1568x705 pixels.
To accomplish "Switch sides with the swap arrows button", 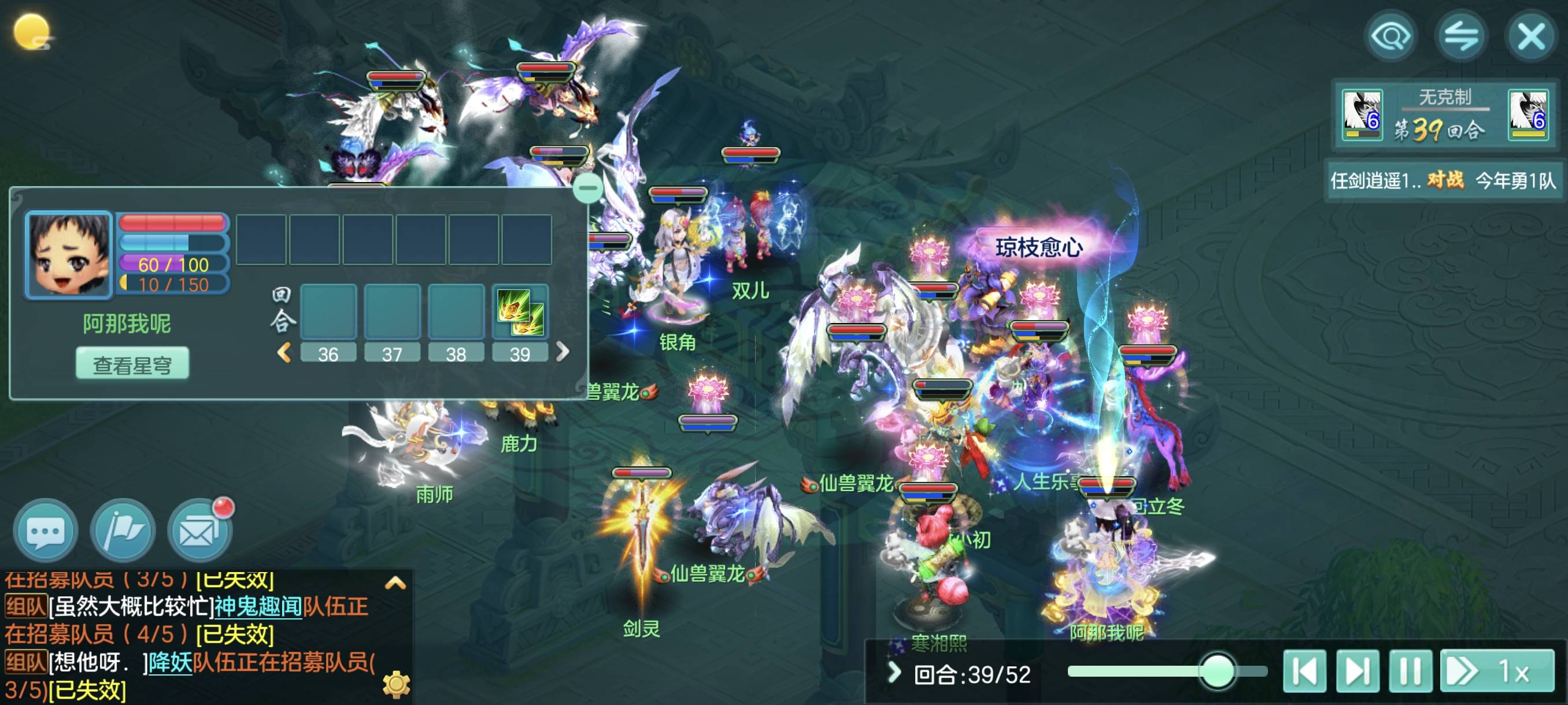I will 1461,36.
